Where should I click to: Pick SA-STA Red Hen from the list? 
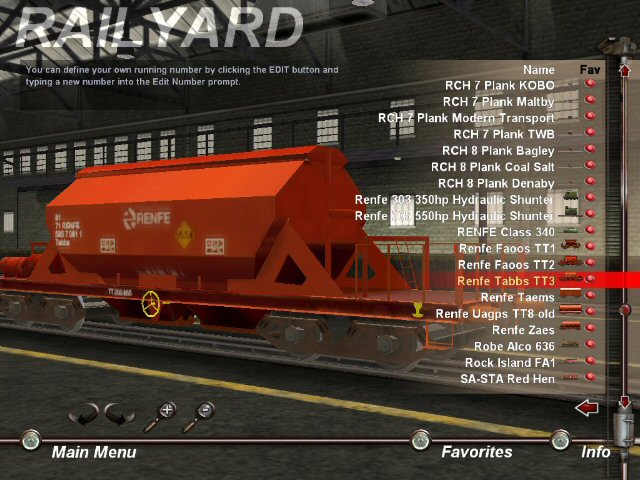click(x=507, y=379)
